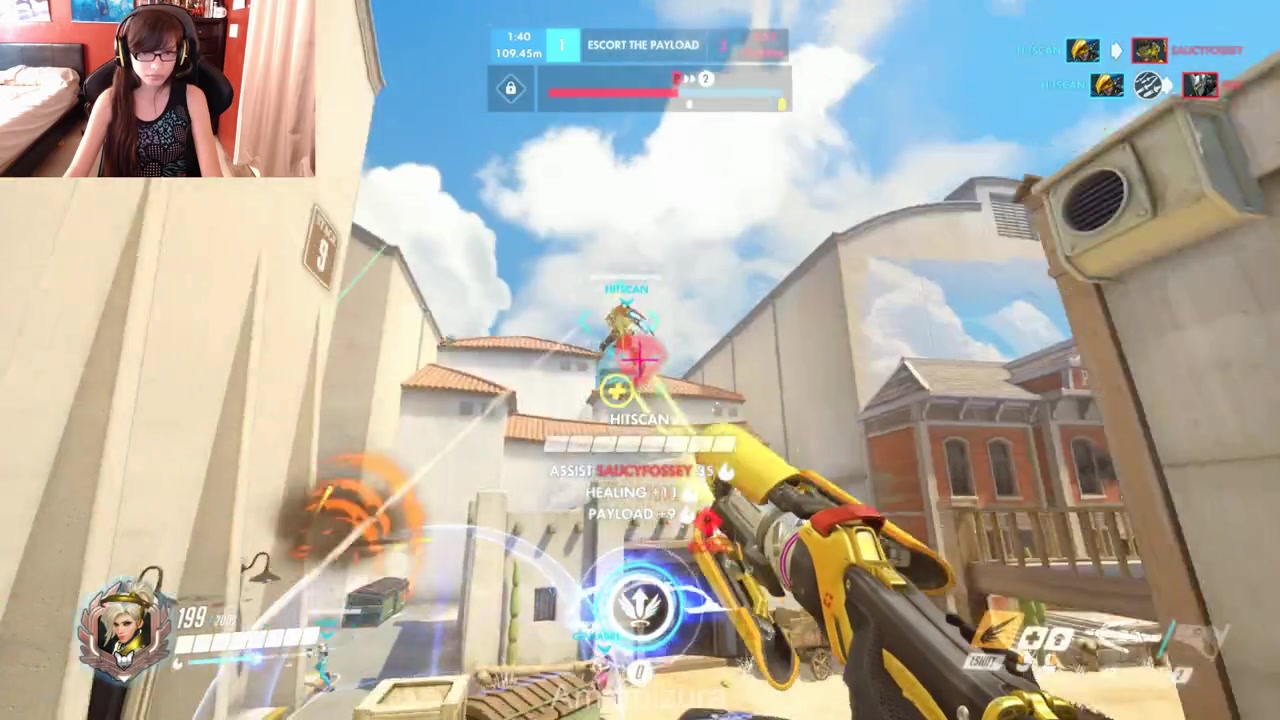
Task: Click the payload lock icon
Action: [x=510, y=89]
